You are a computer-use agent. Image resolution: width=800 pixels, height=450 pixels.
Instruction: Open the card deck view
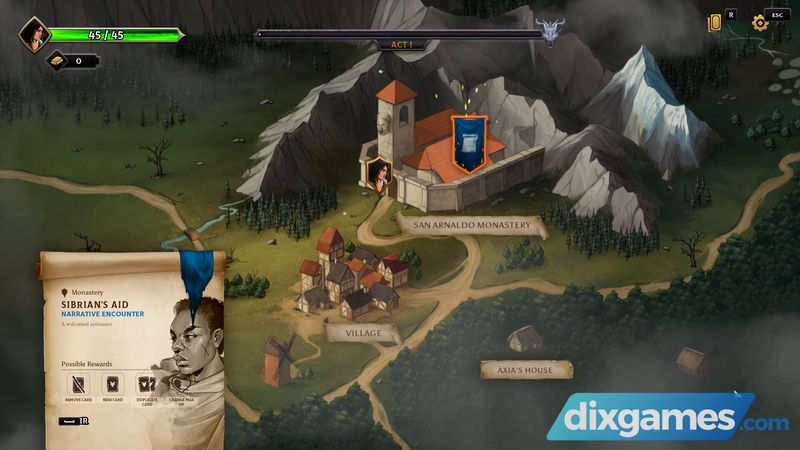coord(715,23)
